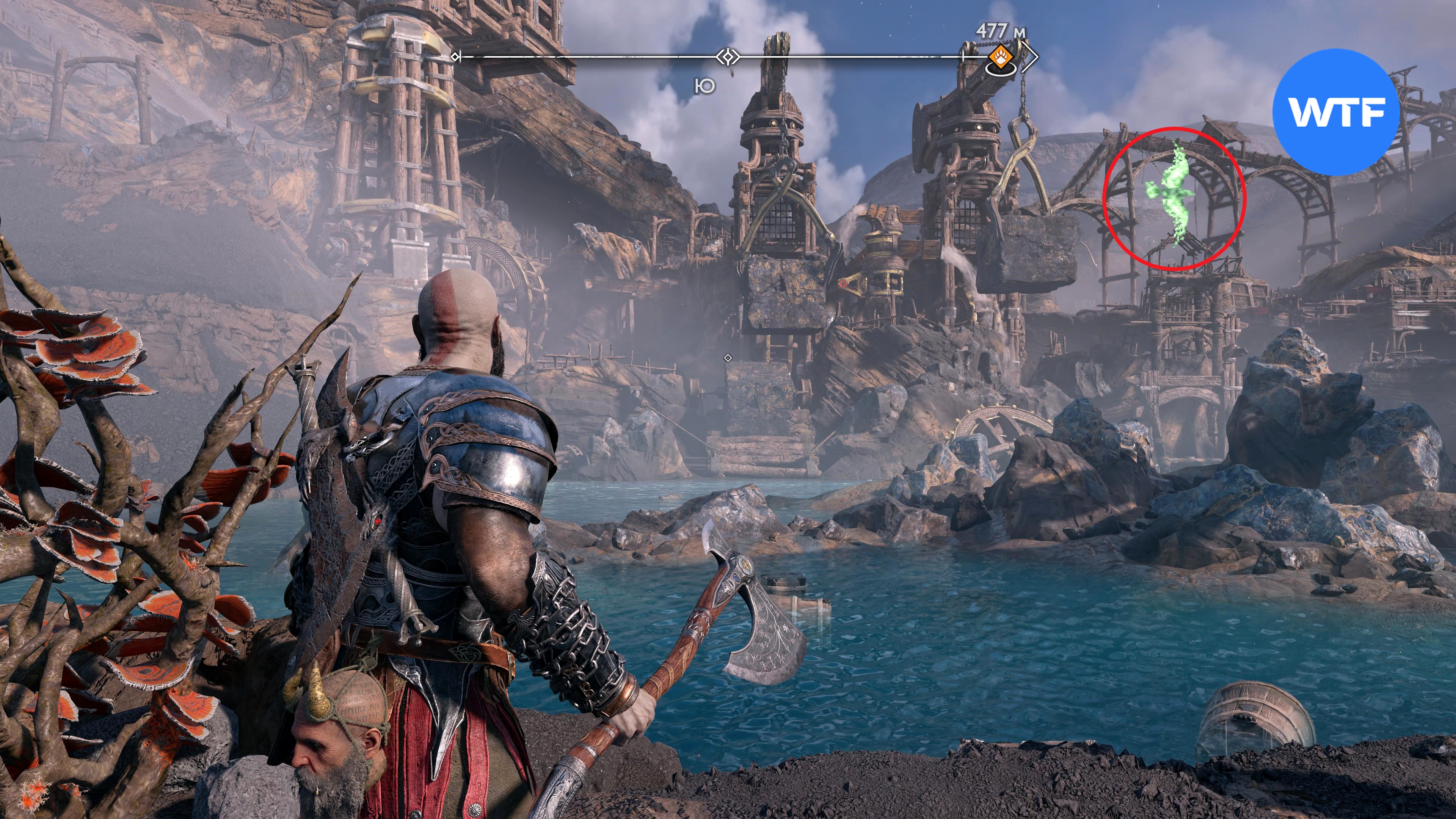Select the diamond marker on the compass bar
The width and height of the screenshot is (1456, 819).
click(x=728, y=56)
